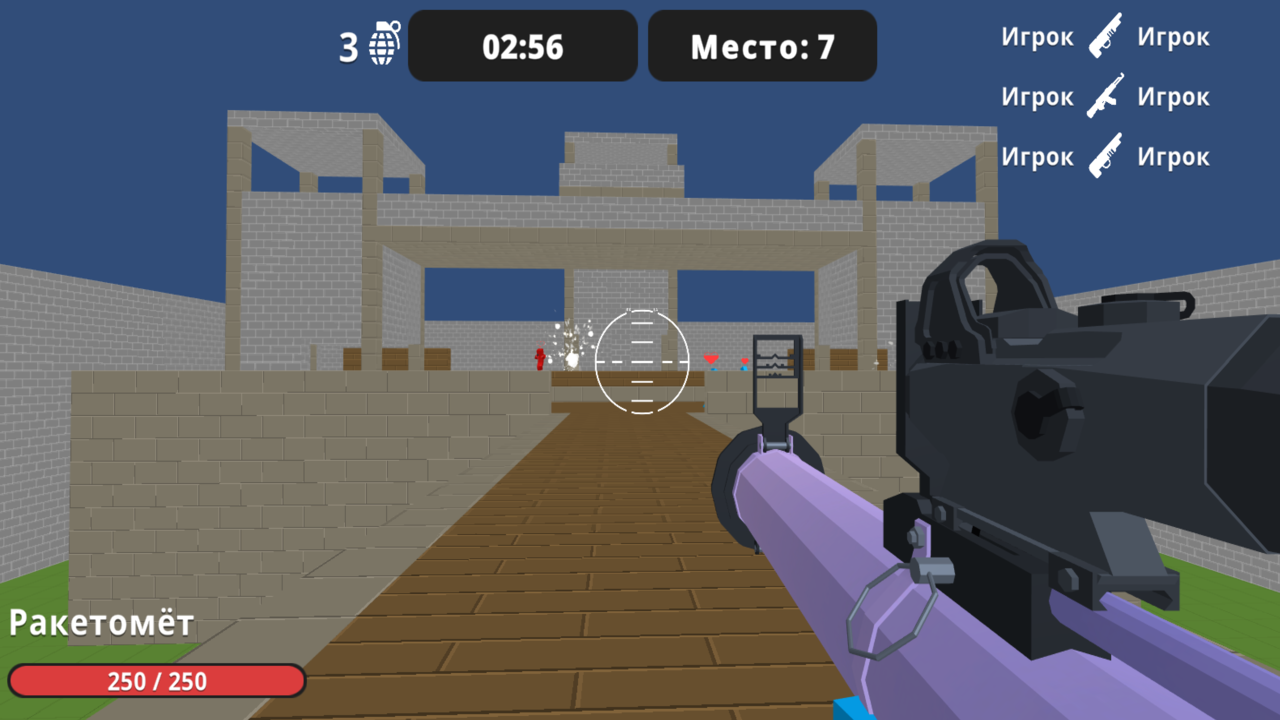This screenshot has width=1280, height=720.
Task: Click the left Игрок name in the third kill row
Action: coord(1036,156)
